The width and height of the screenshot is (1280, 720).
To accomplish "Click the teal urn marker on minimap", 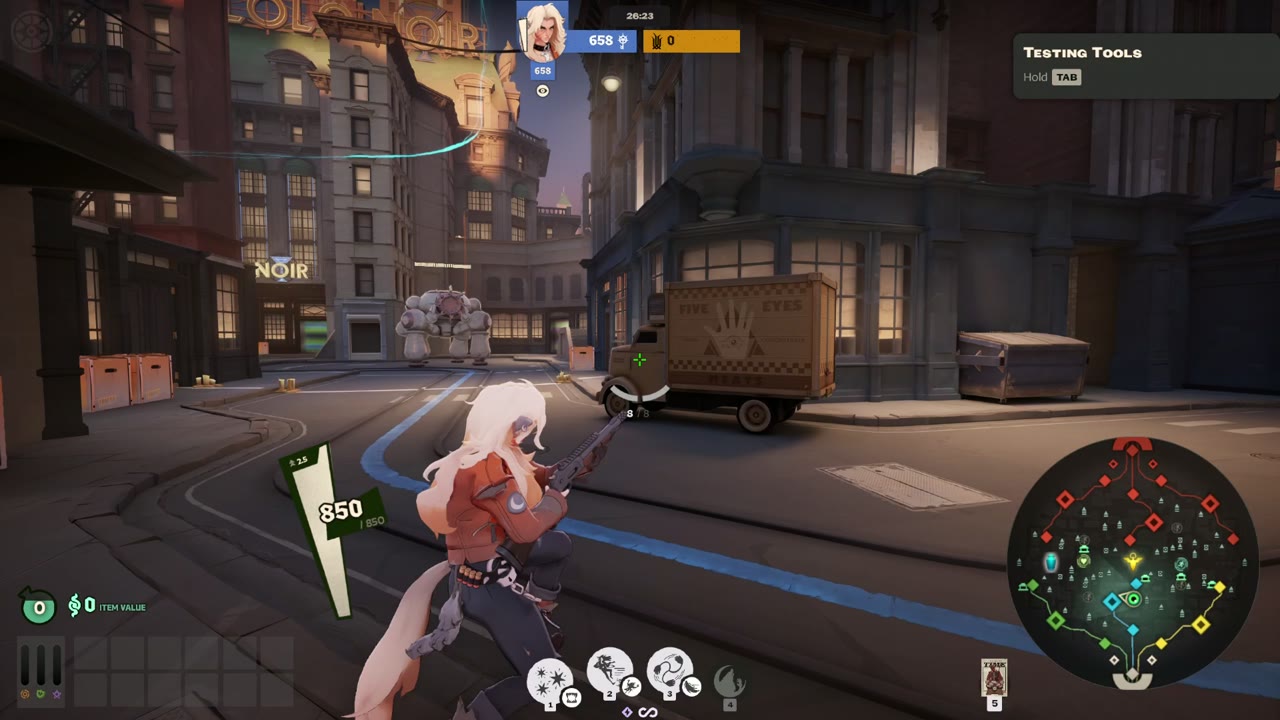I will pyautogui.click(x=1051, y=563).
